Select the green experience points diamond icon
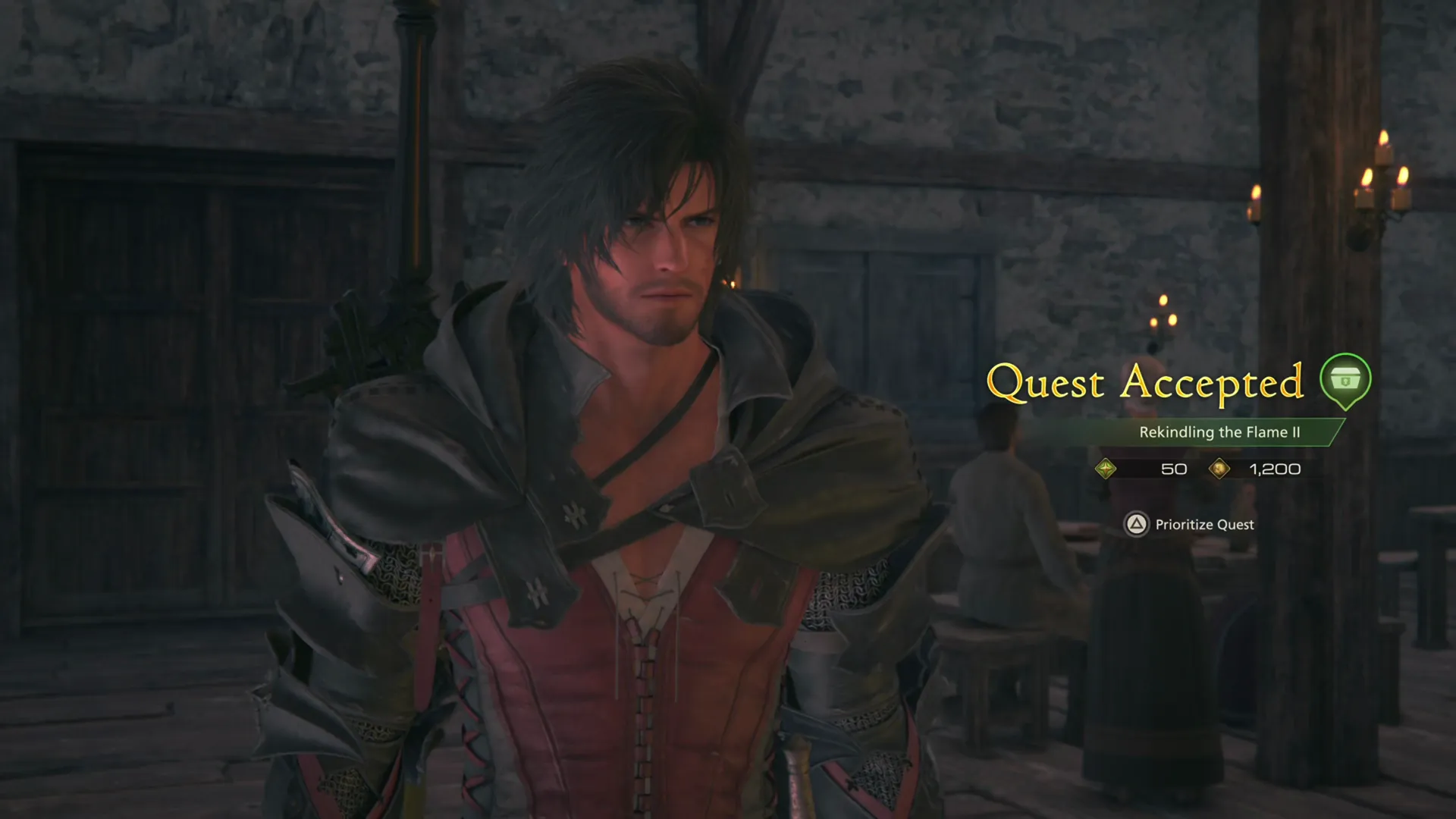The height and width of the screenshot is (819, 1456). (1106, 469)
